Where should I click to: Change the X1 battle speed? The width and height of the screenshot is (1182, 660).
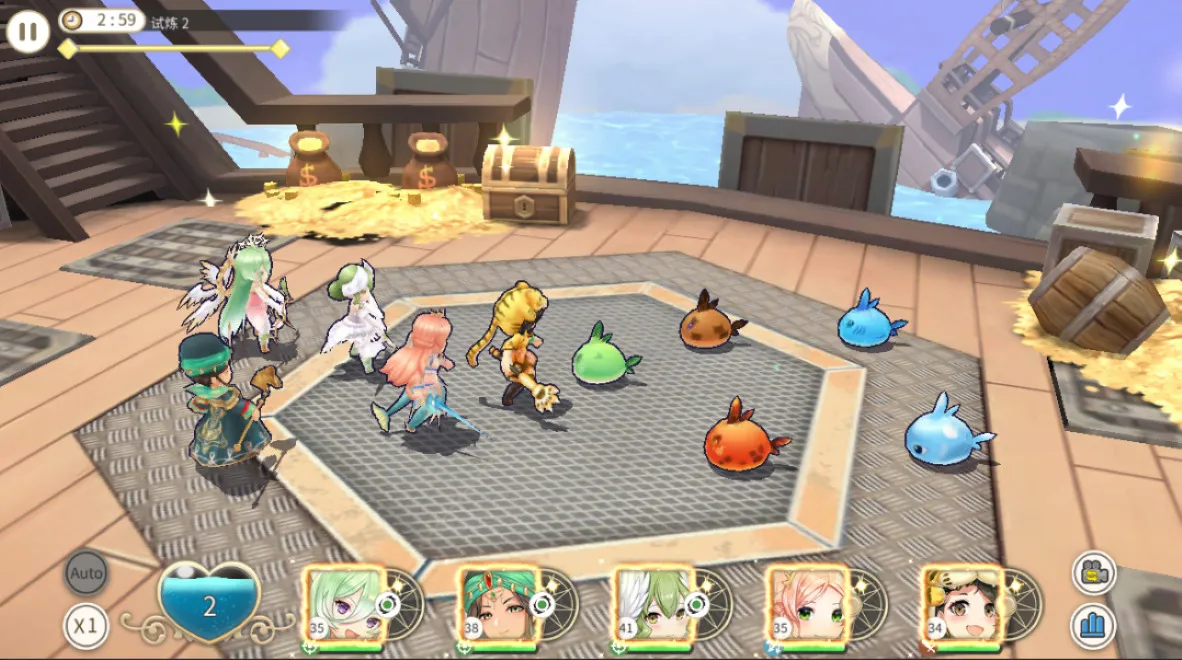tap(87, 626)
